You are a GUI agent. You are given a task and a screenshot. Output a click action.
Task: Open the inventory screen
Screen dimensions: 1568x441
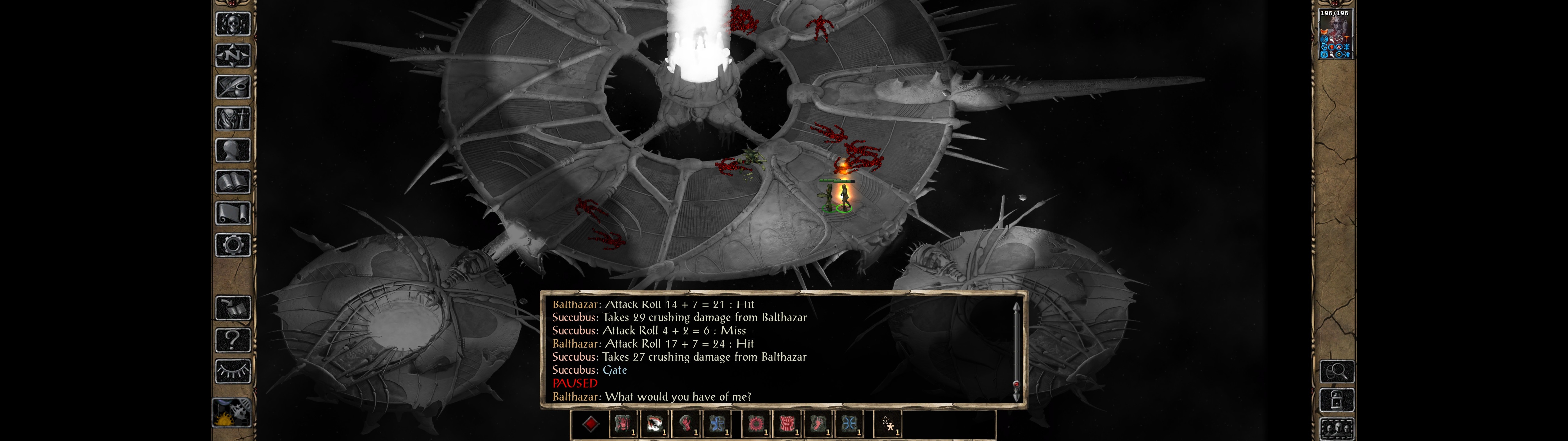pyautogui.click(x=232, y=118)
